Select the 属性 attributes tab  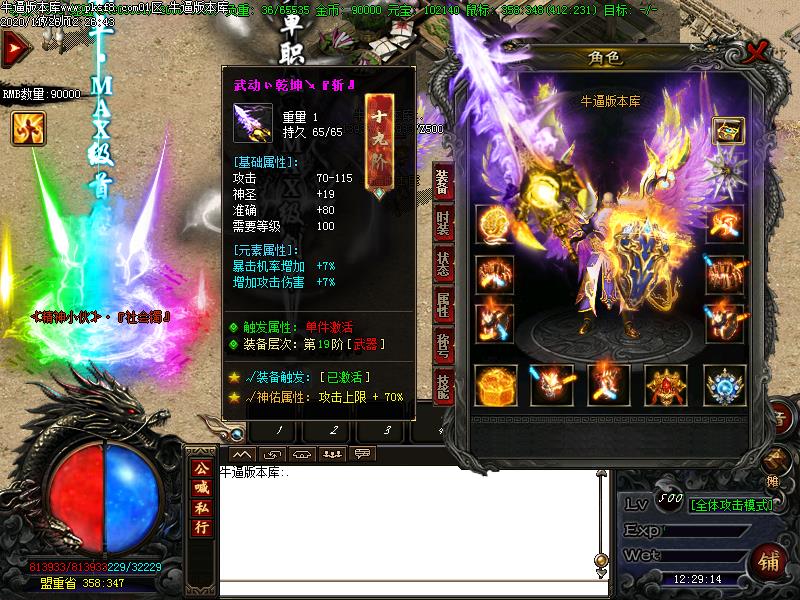[442, 304]
